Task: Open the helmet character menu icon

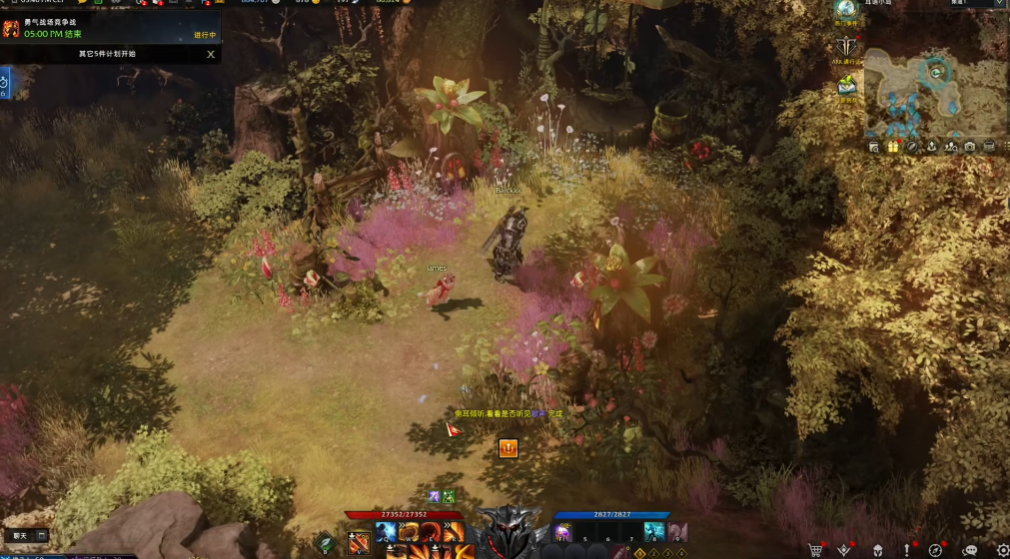Action: [x=876, y=549]
